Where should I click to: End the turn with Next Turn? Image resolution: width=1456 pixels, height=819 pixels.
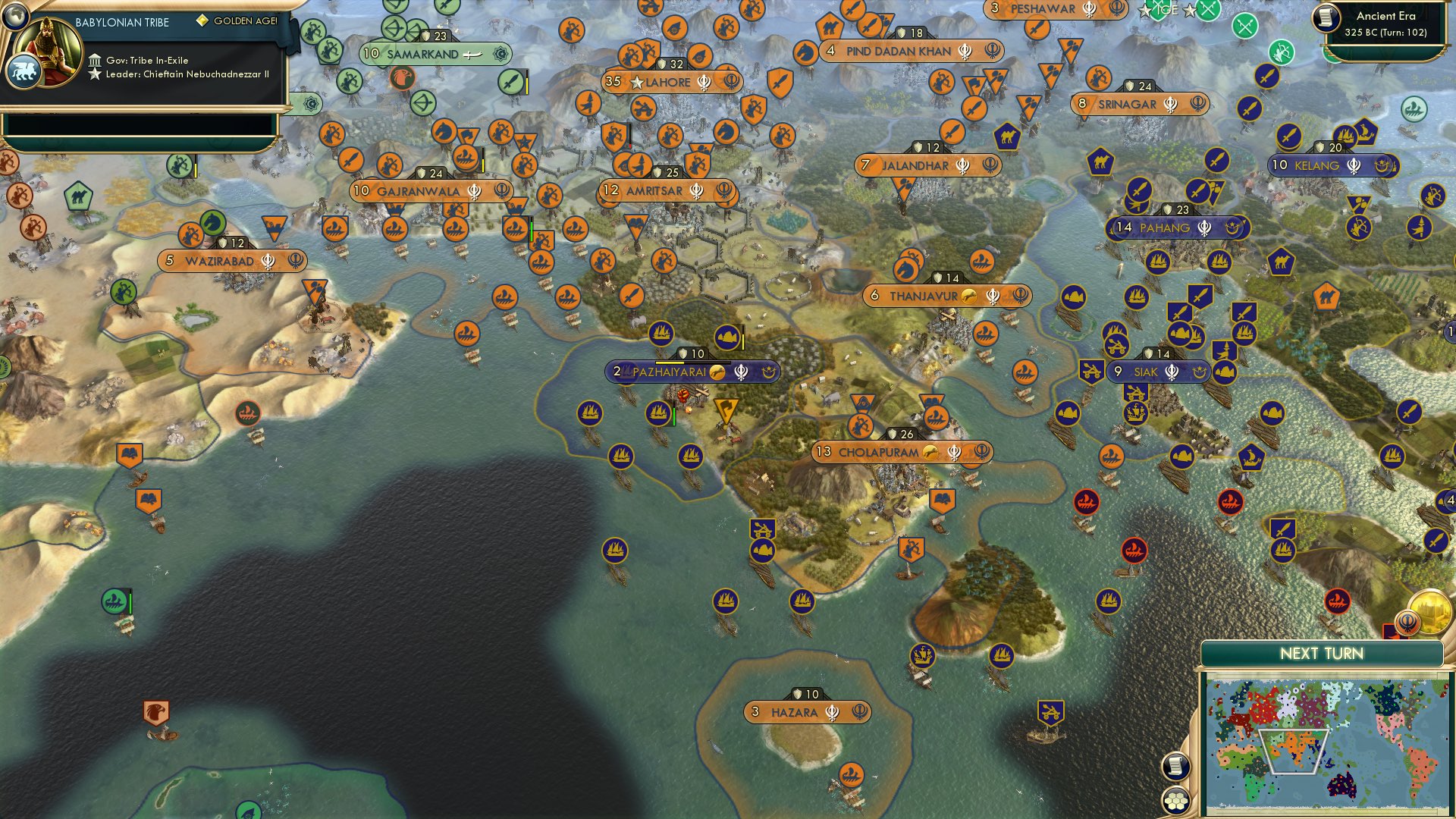(x=1321, y=654)
